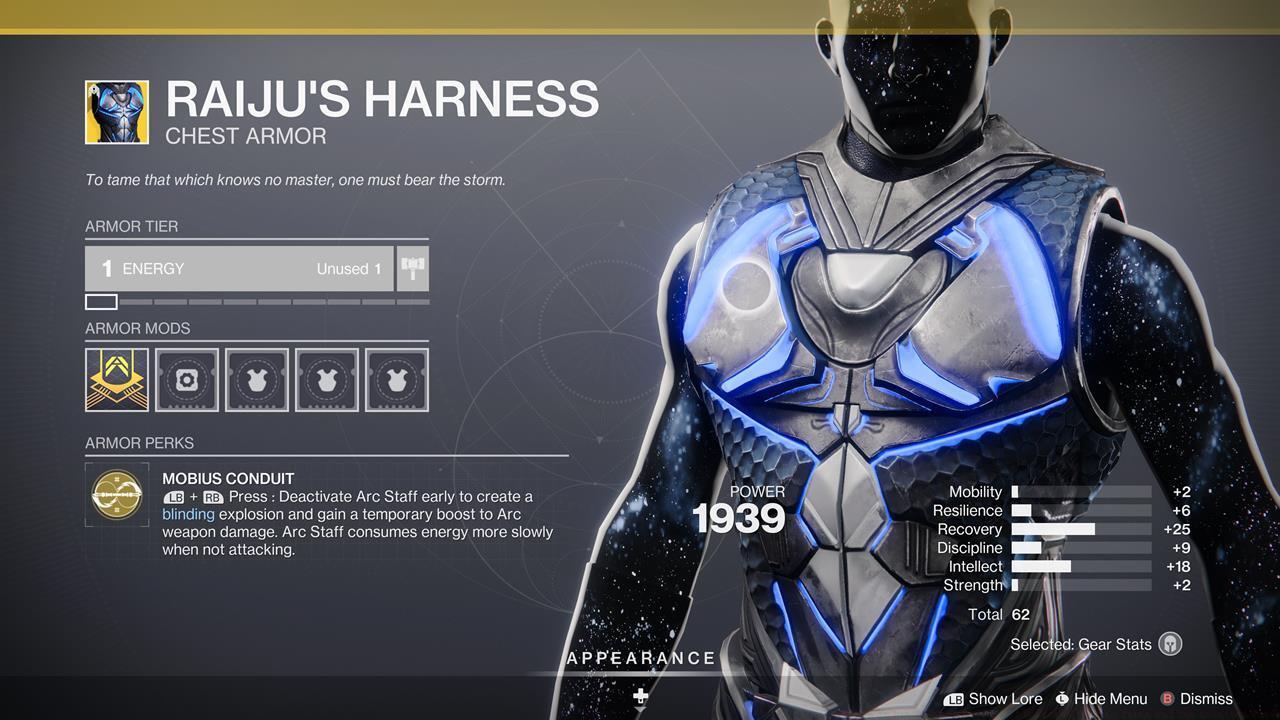Click the armor energy upgrade hammer icon

[413, 268]
